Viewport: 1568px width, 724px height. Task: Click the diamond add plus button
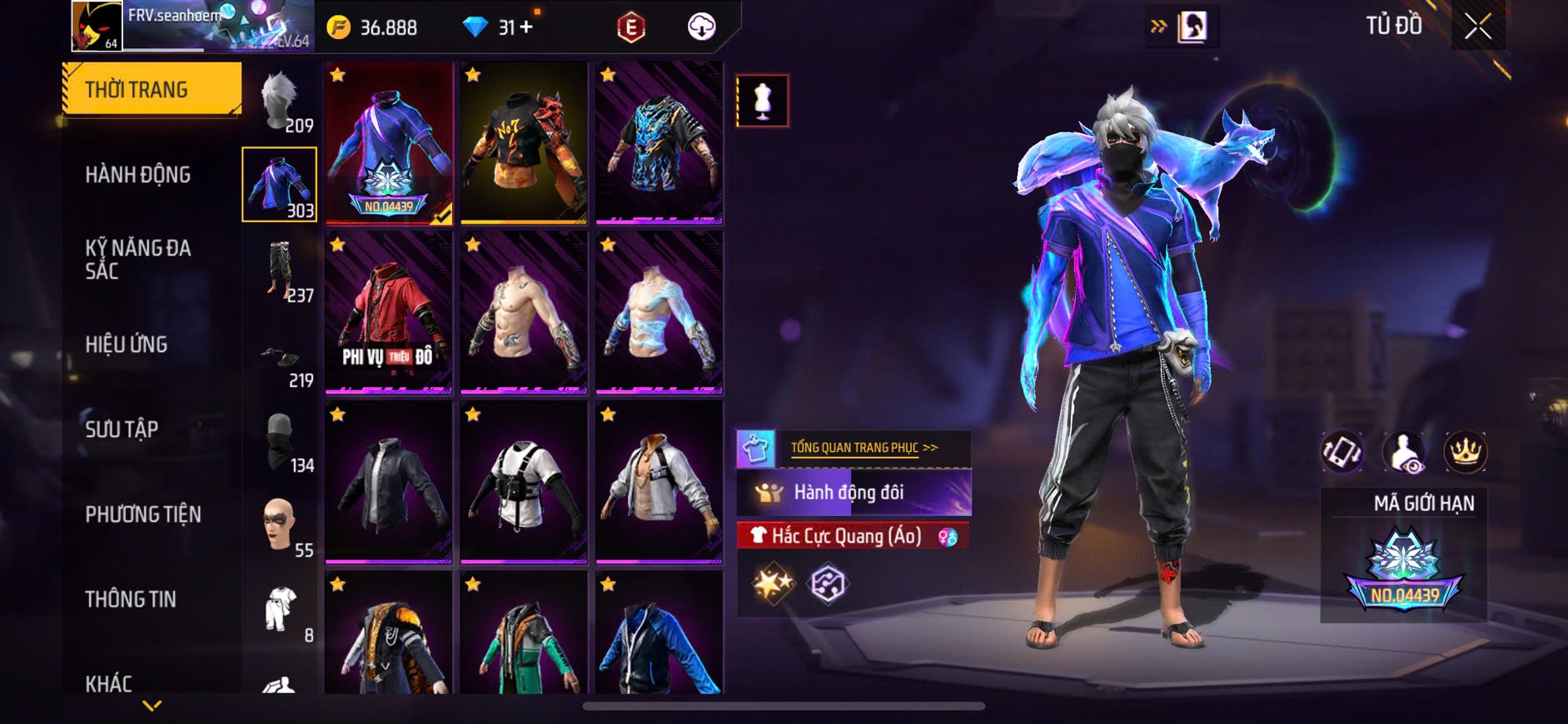tap(526, 27)
